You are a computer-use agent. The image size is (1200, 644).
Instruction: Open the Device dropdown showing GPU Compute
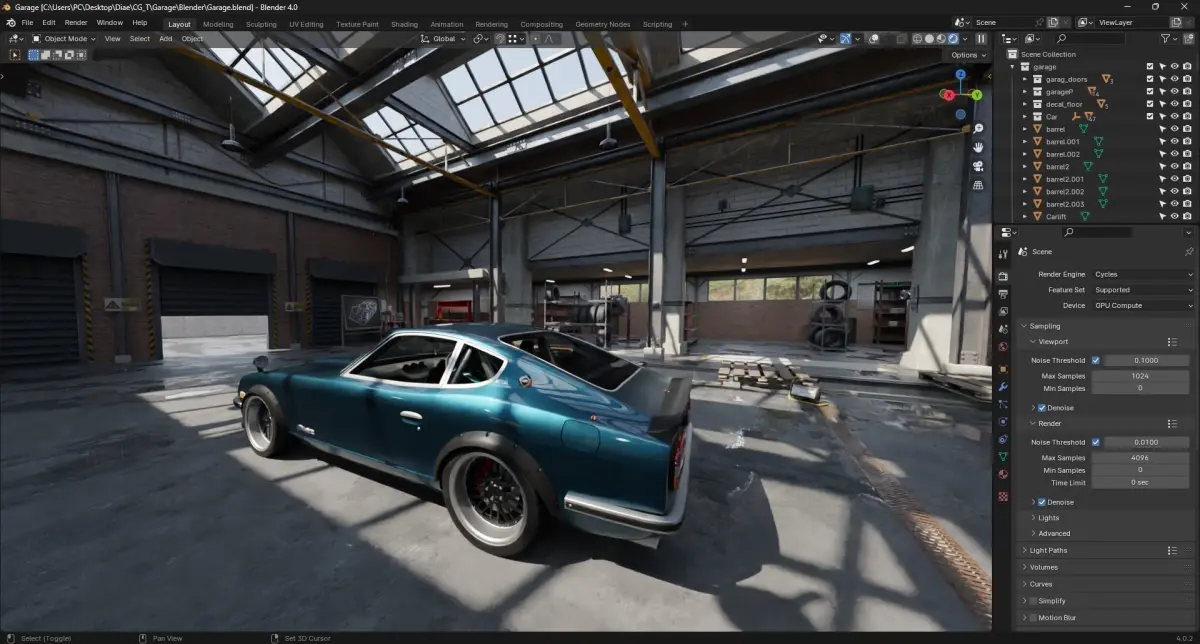[1143, 306]
